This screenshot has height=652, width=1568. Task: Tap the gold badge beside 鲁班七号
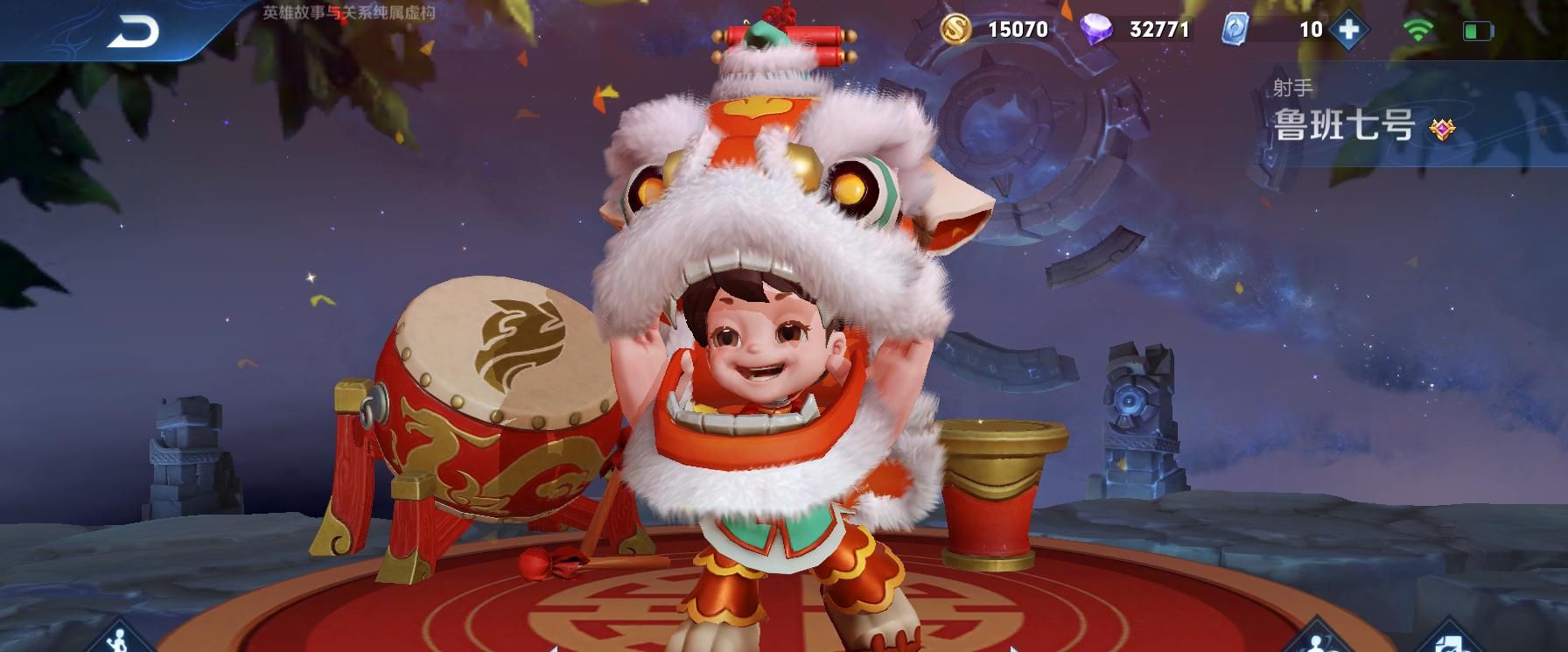pyautogui.click(x=1441, y=129)
